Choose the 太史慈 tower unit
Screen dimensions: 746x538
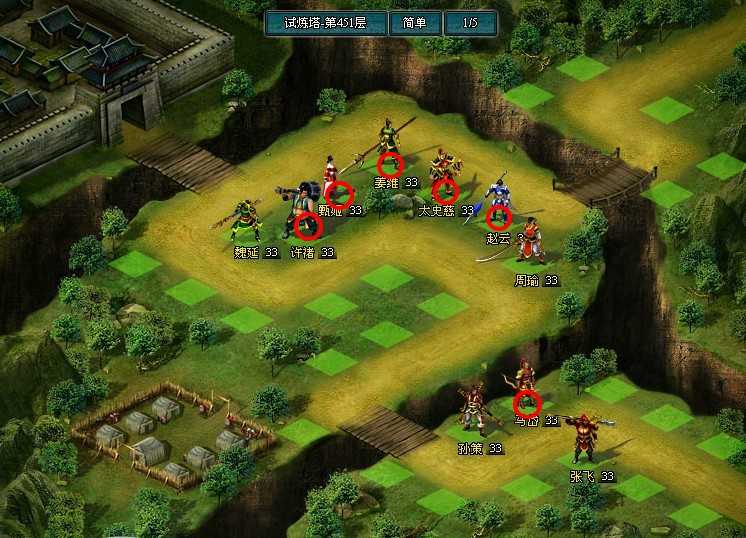click(445, 188)
